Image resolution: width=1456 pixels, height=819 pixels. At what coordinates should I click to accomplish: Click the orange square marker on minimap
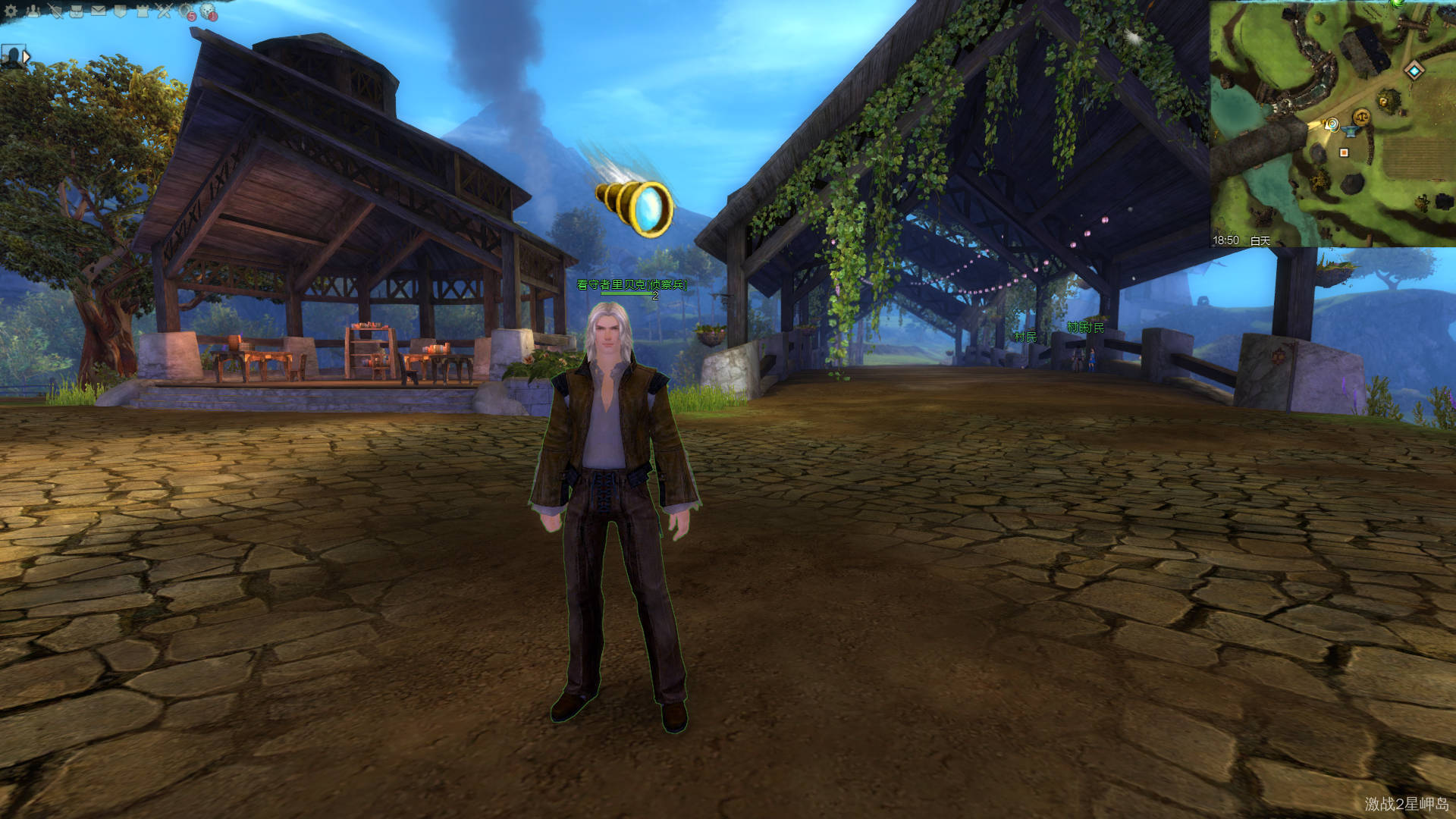1345,152
